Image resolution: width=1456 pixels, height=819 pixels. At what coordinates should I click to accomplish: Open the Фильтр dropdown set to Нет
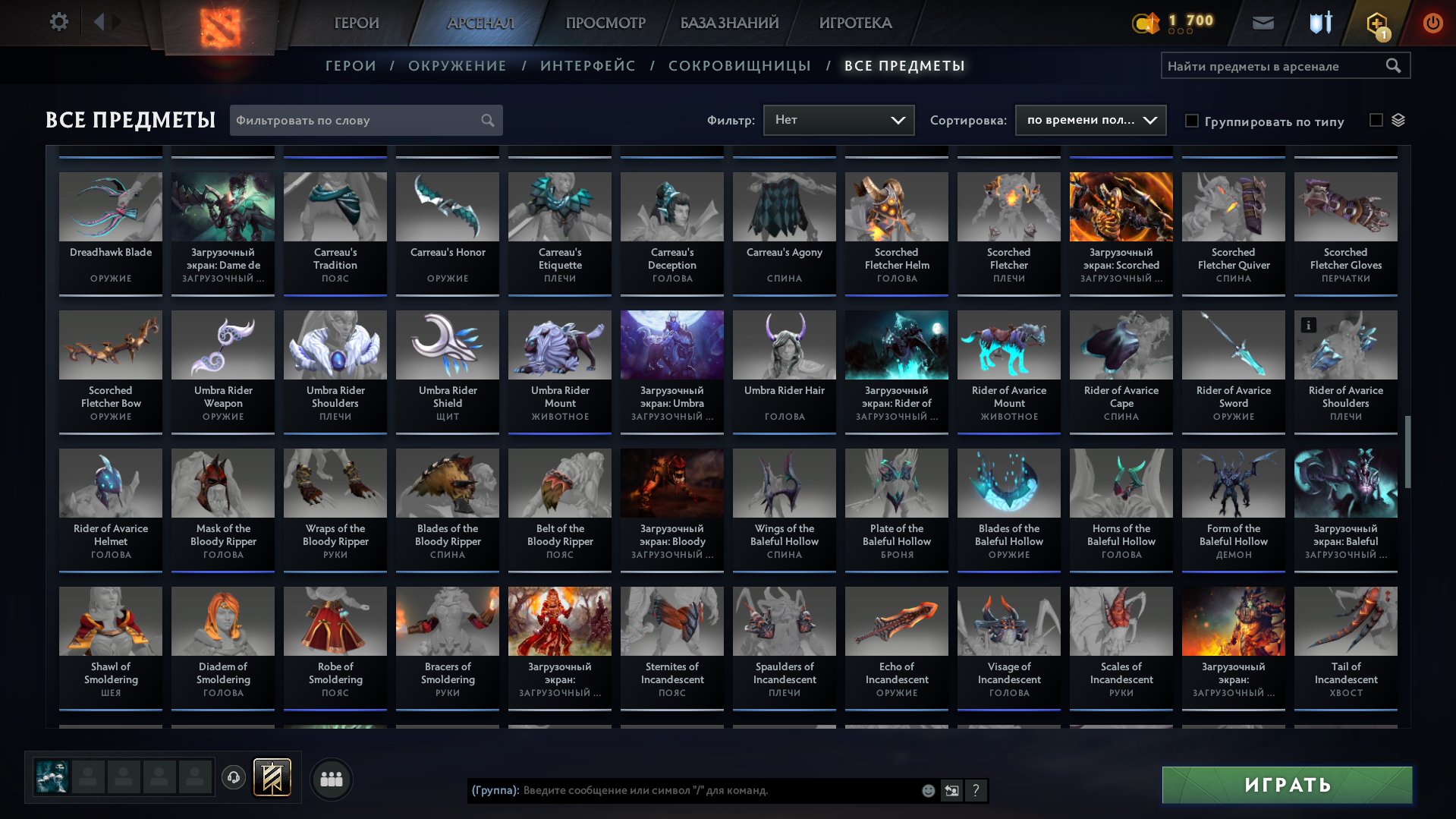[x=838, y=119]
